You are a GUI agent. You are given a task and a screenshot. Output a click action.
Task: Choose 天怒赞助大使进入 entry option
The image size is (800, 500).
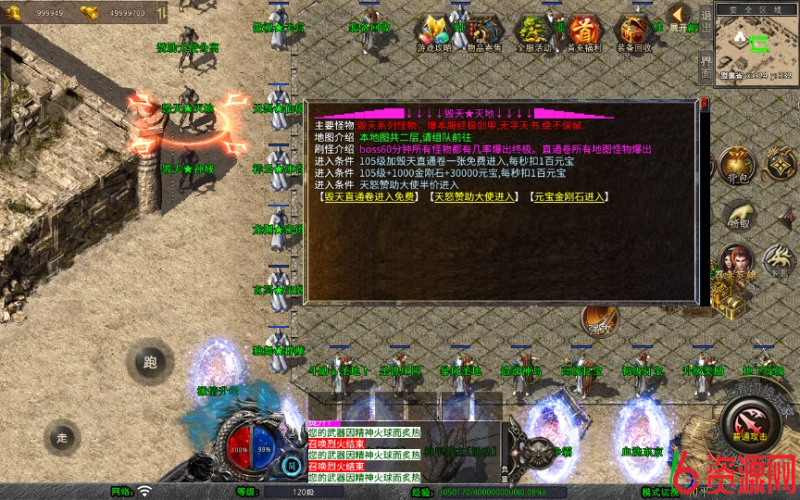click(x=473, y=197)
